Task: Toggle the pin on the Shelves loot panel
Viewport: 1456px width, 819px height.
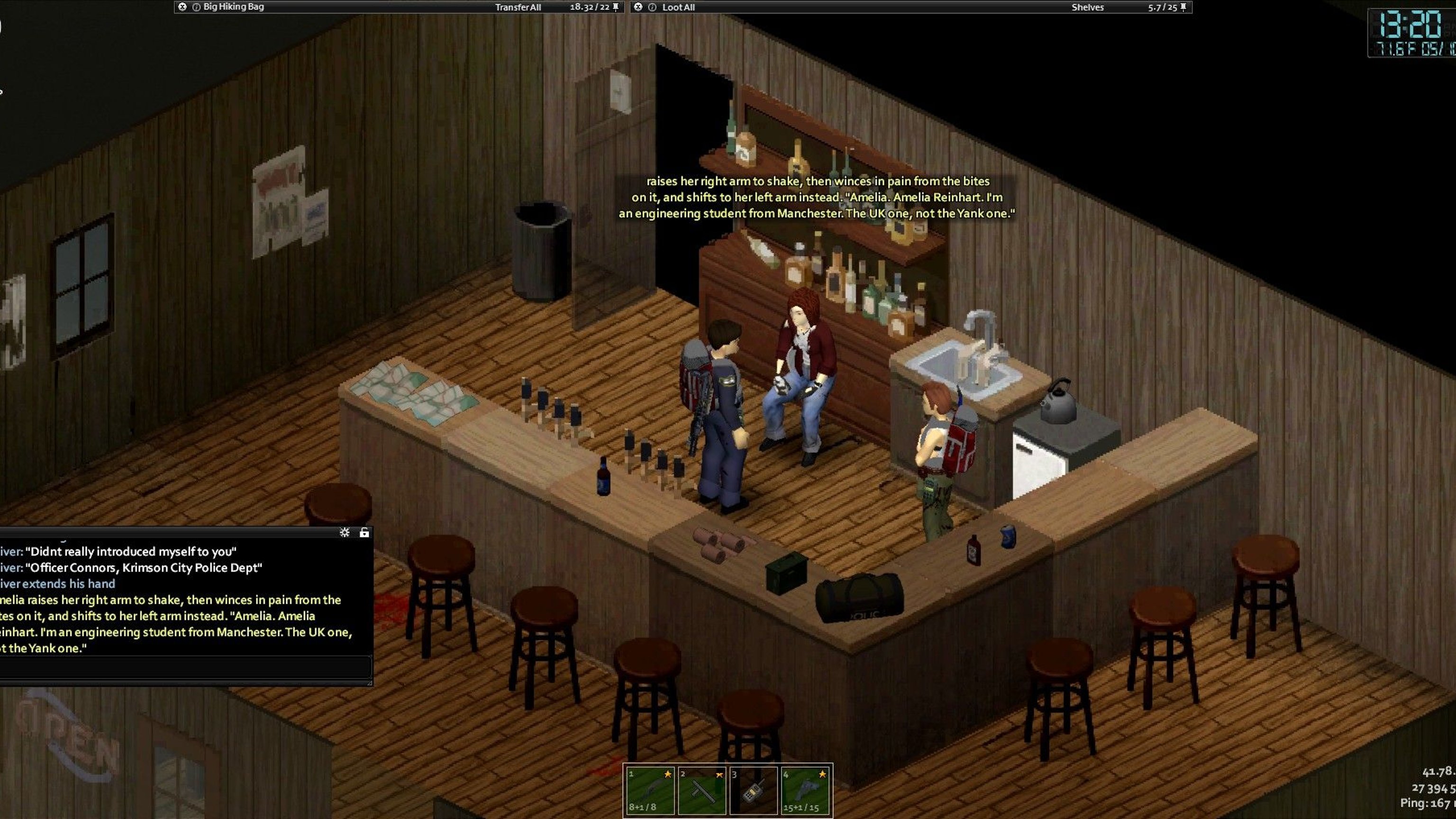Action: coord(1183,7)
